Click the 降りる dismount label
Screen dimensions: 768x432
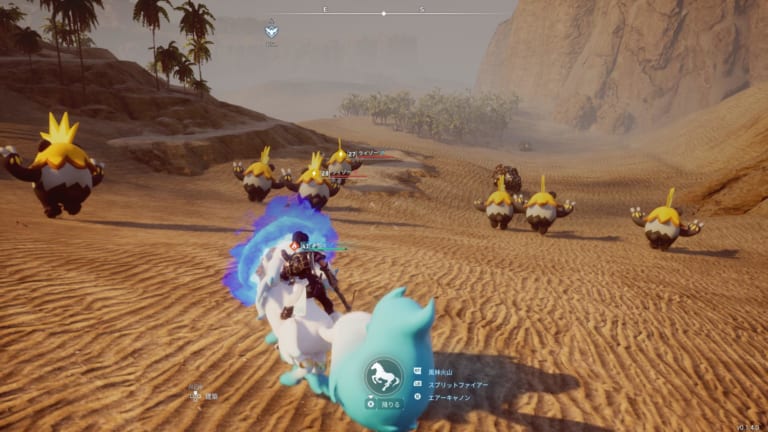(389, 405)
